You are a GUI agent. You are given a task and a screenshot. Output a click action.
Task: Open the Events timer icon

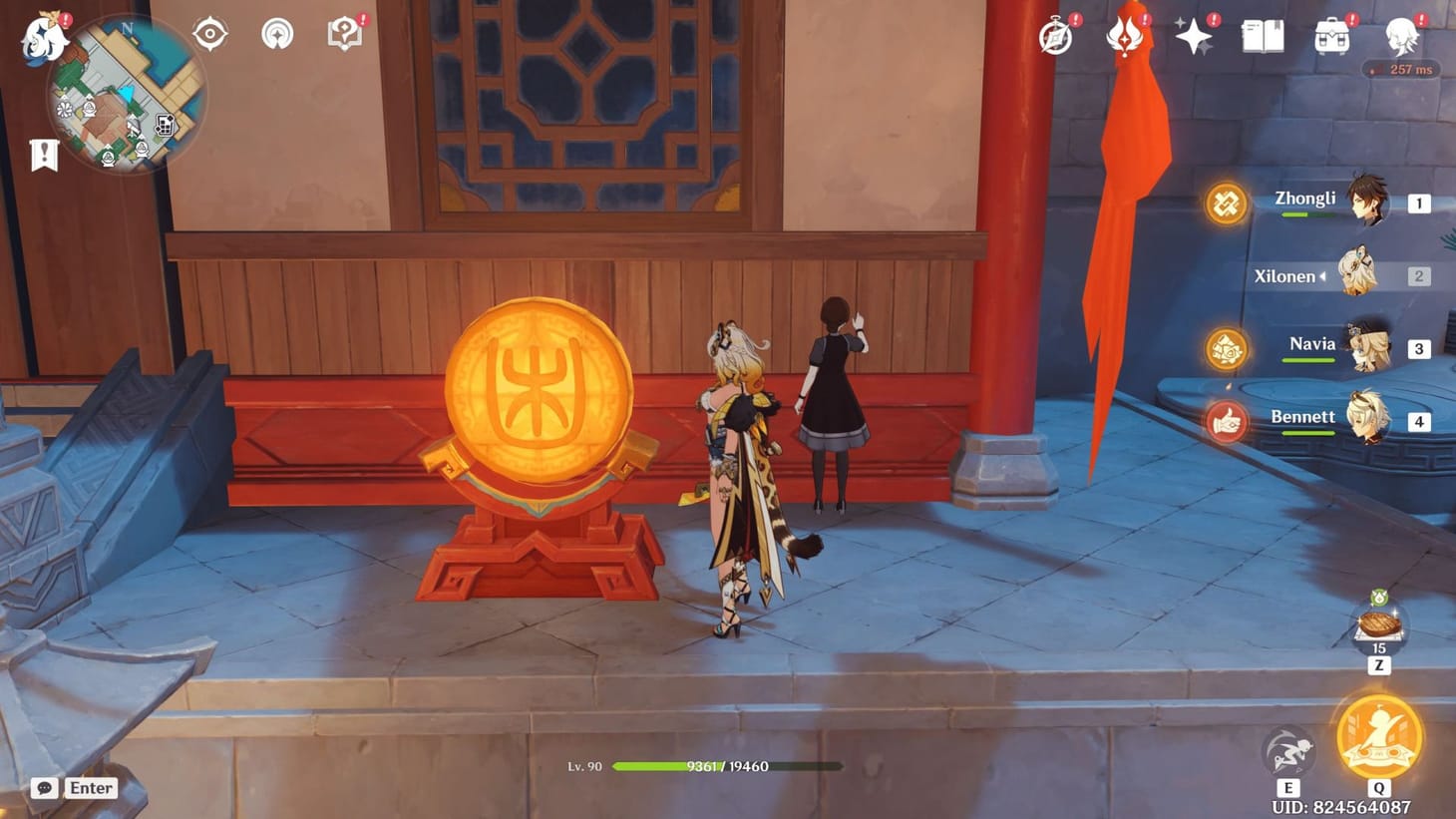click(1054, 36)
